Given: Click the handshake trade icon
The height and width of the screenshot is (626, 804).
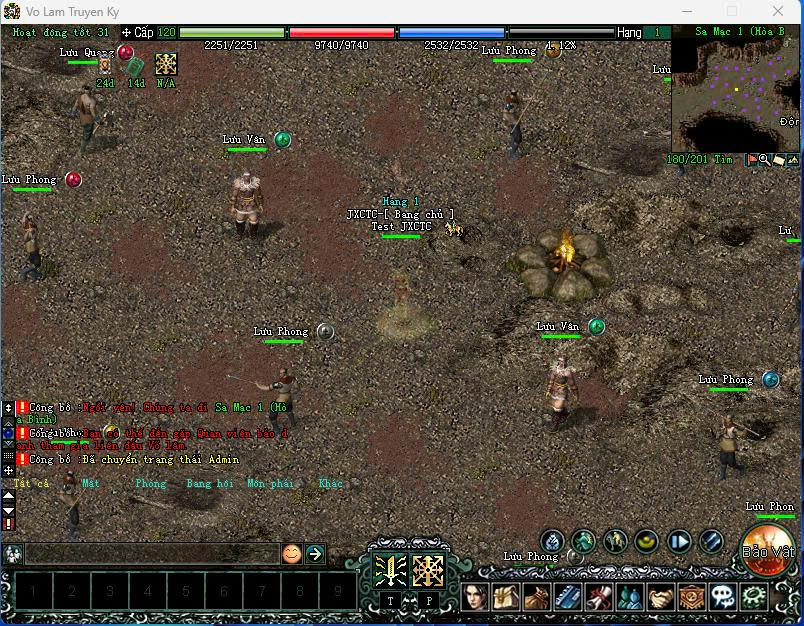Looking at the screenshot, I should [x=661, y=597].
